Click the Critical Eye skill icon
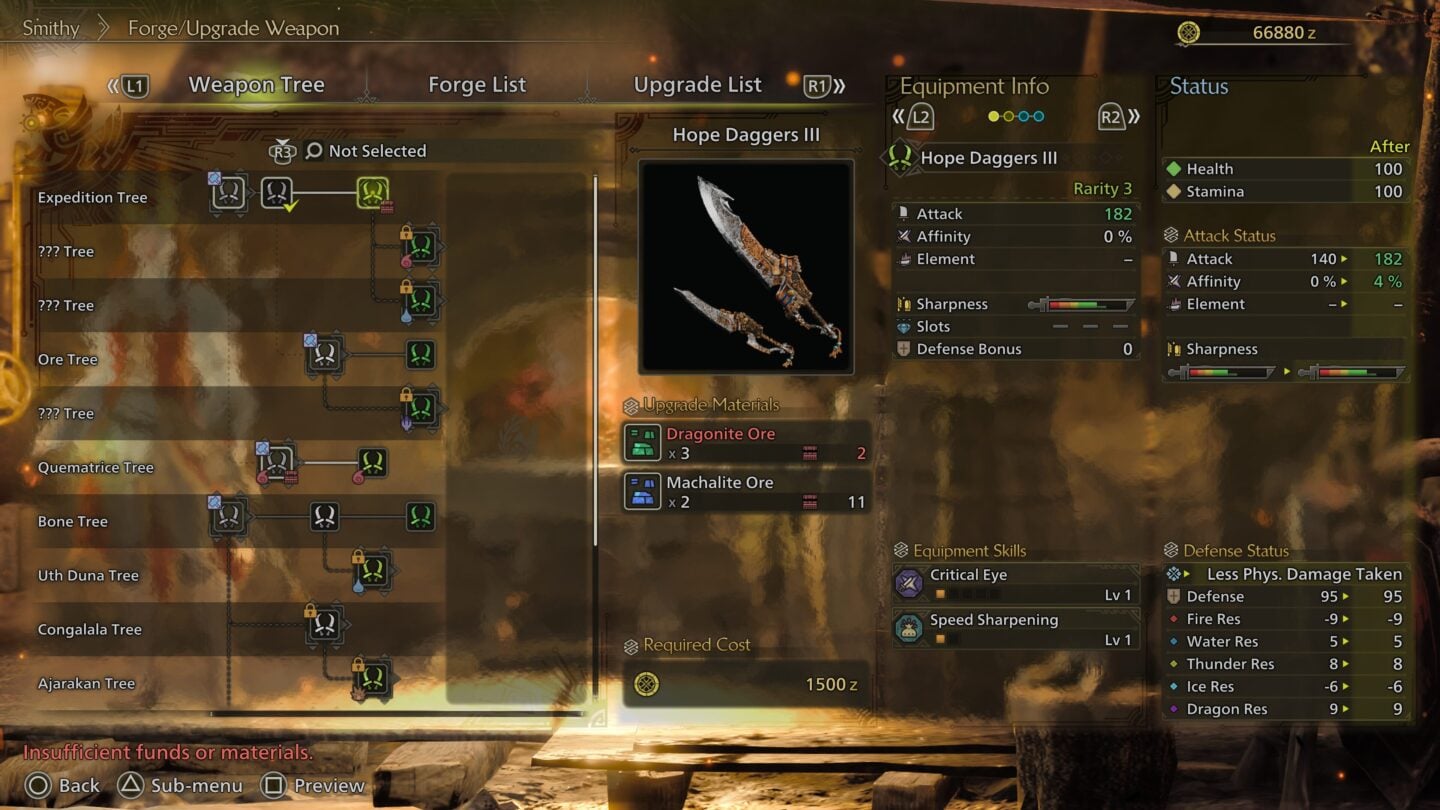 (908, 583)
